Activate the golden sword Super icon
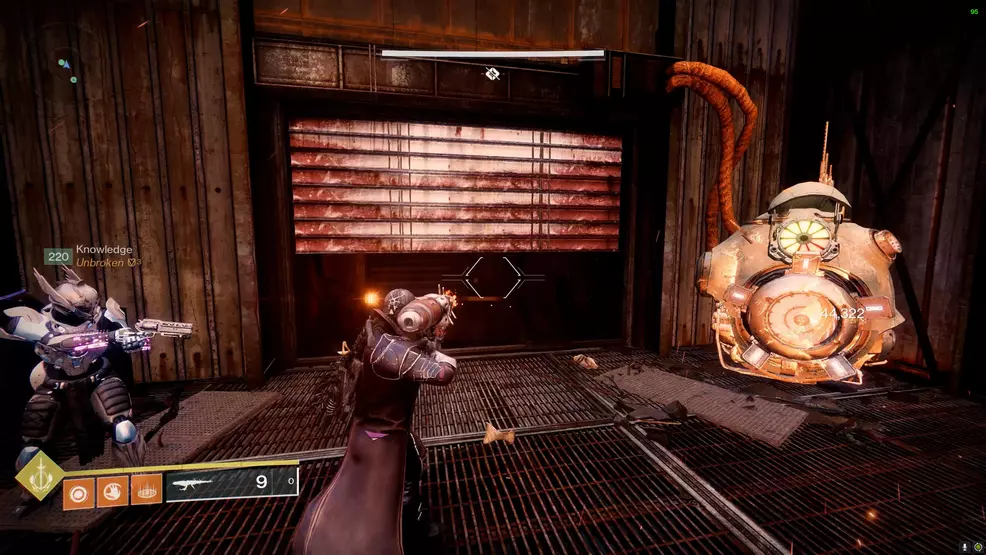The height and width of the screenshot is (555, 986). tap(38, 480)
